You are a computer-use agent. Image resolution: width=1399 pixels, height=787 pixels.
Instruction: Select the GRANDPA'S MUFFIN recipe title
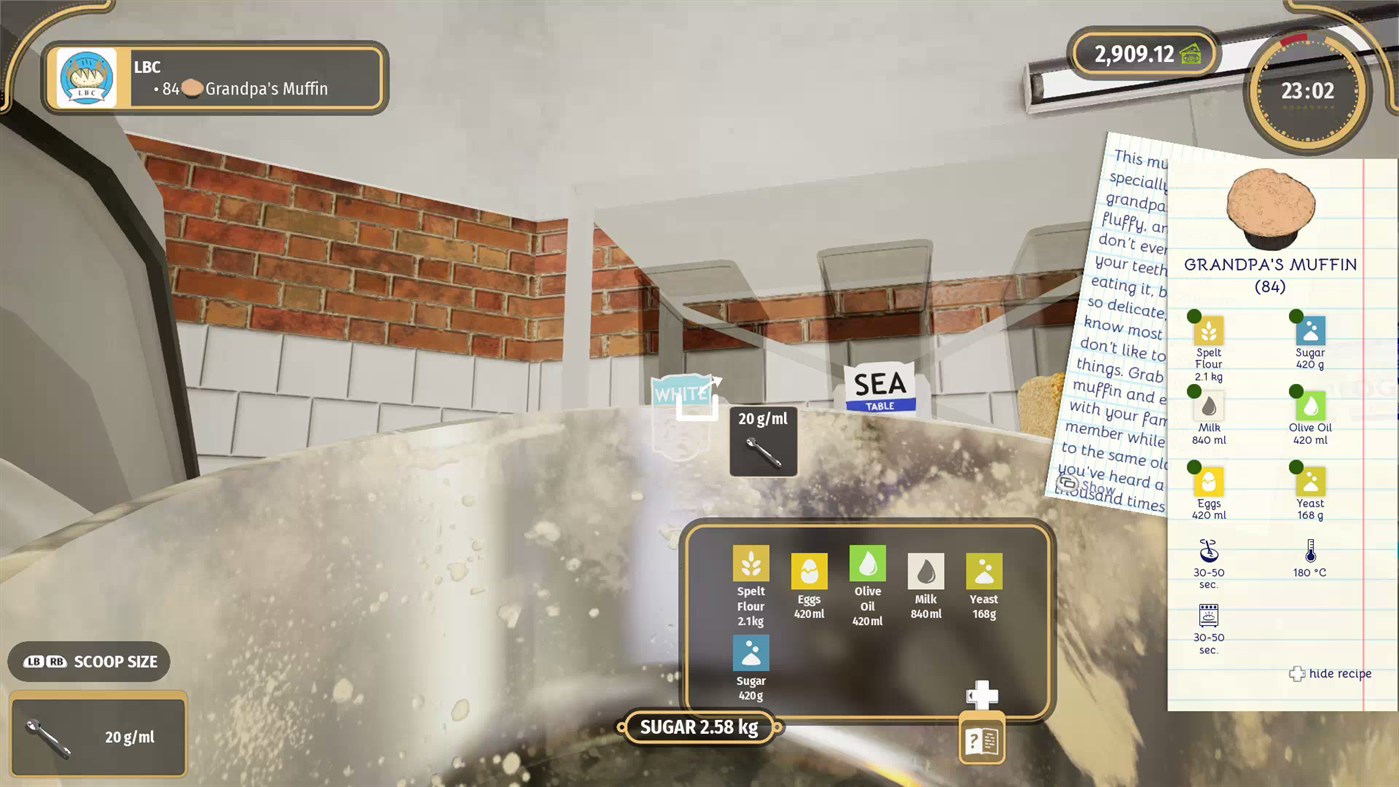[1270, 264]
